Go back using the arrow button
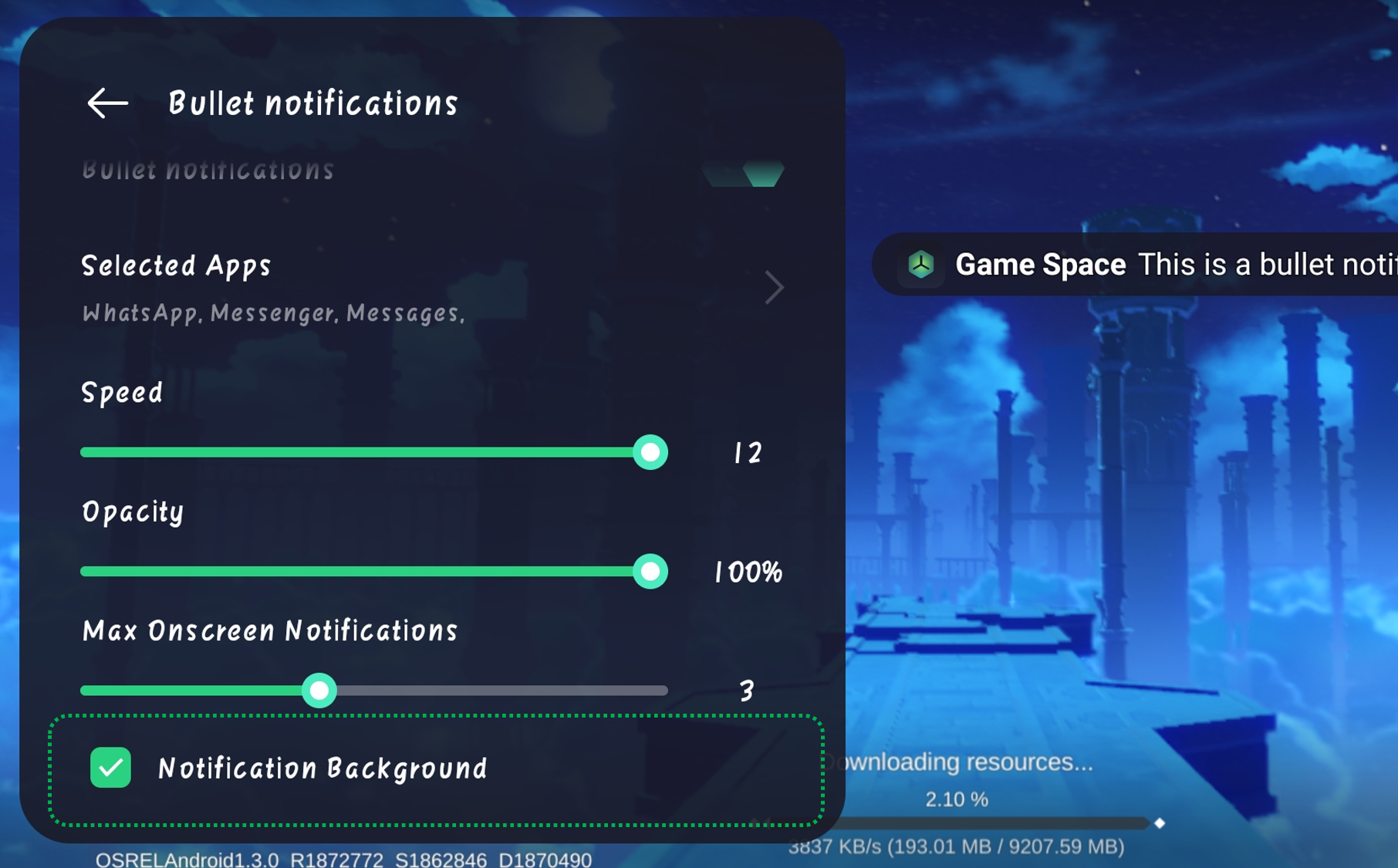 (x=107, y=103)
